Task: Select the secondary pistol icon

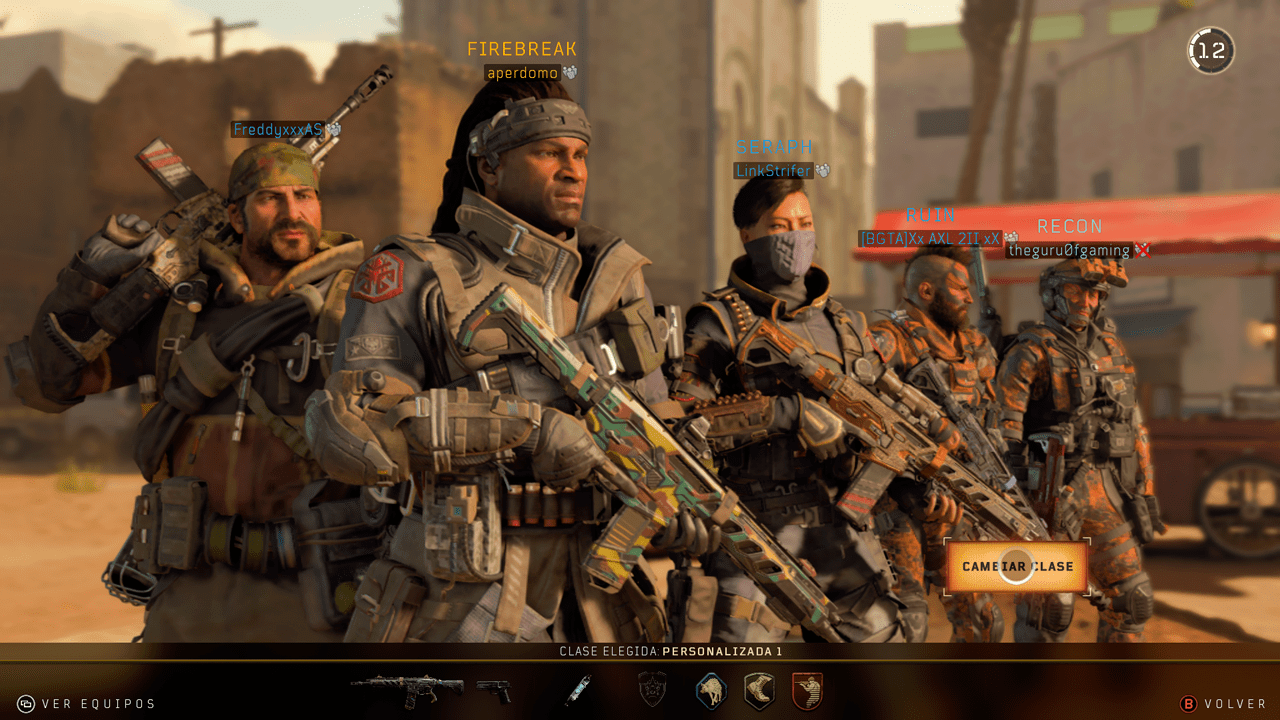Action: [x=492, y=690]
